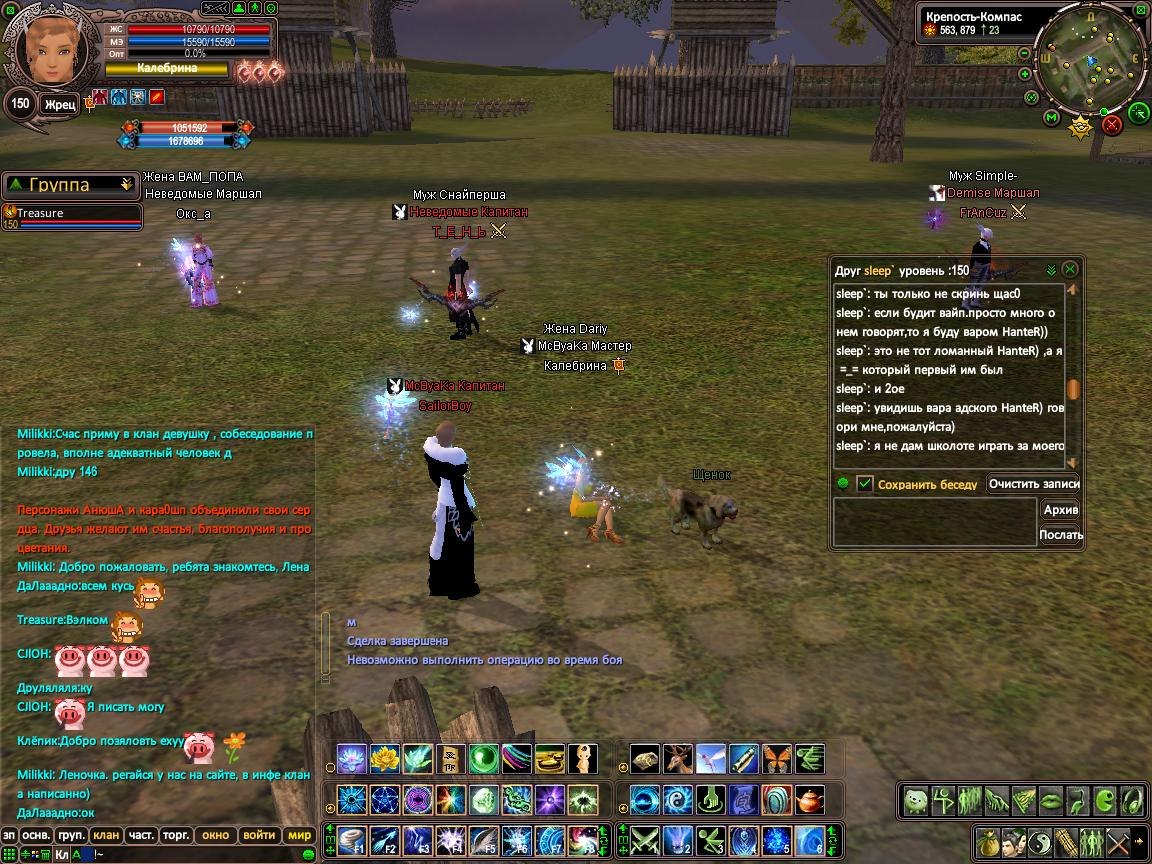Click Очистить записи to clear messages
Image resolution: width=1152 pixels, height=864 pixels.
coord(1034,484)
